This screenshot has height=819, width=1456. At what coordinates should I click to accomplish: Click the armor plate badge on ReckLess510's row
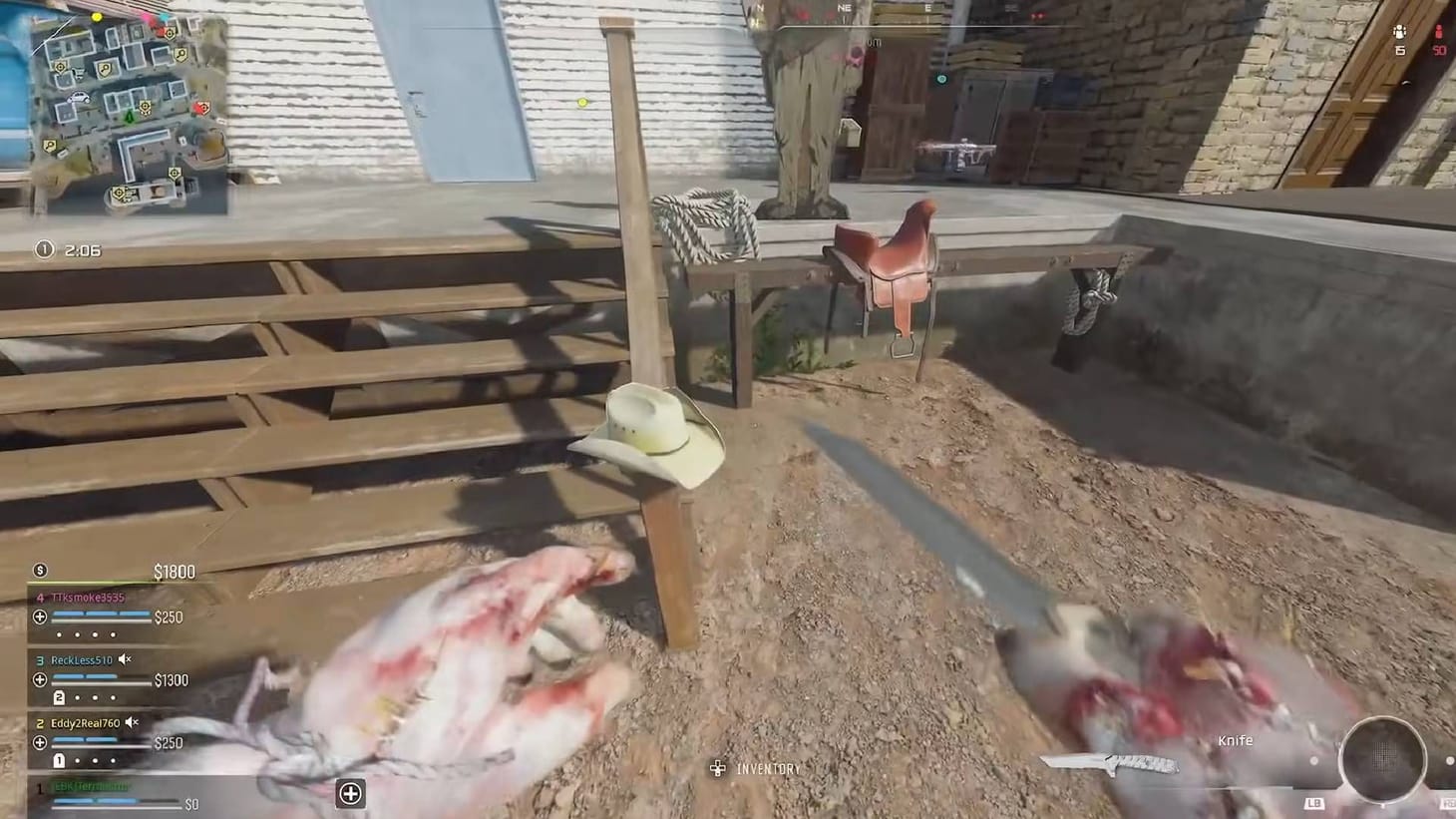click(59, 696)
